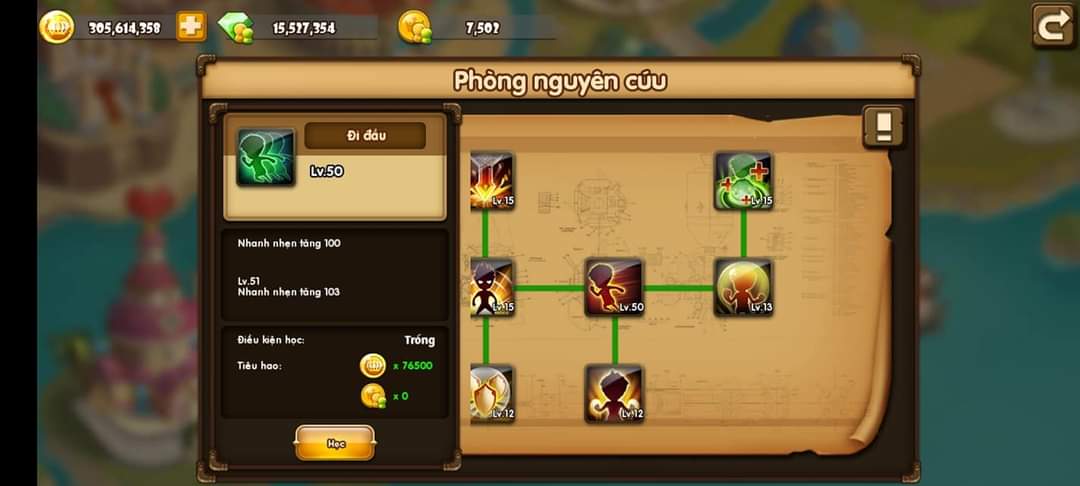
Task: Select the black stickman Lv.15 skill node
Action: (x=492, y=288)
